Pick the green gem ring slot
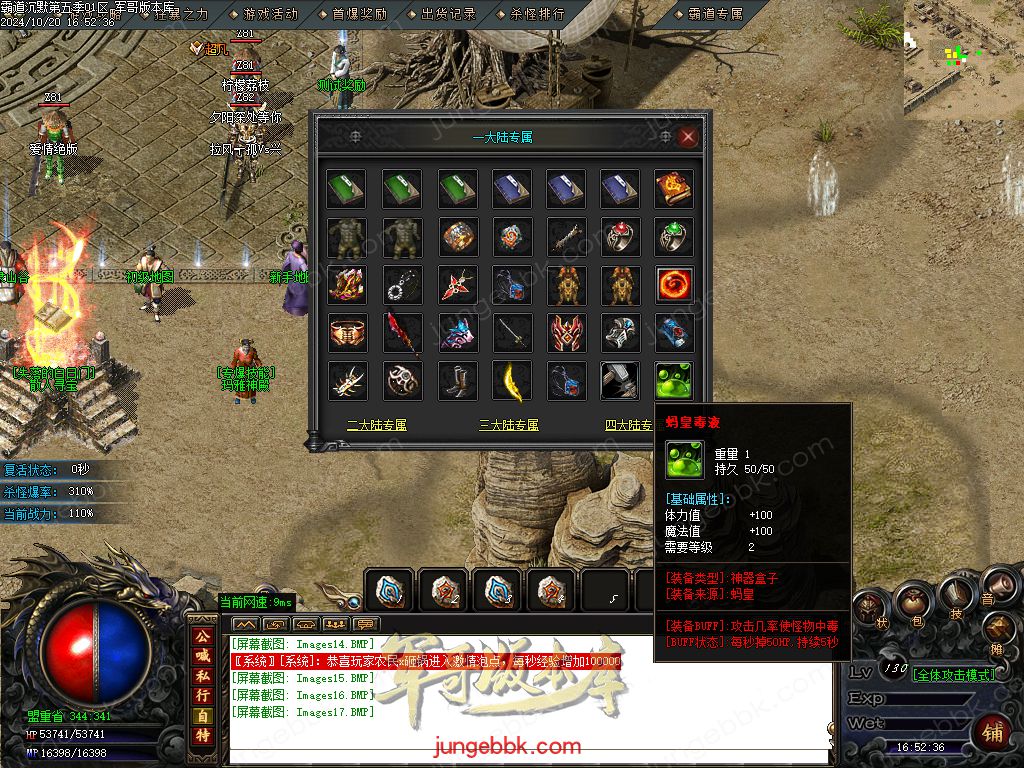This screenshot has width=1024, height=768. [x=674, y=237]
